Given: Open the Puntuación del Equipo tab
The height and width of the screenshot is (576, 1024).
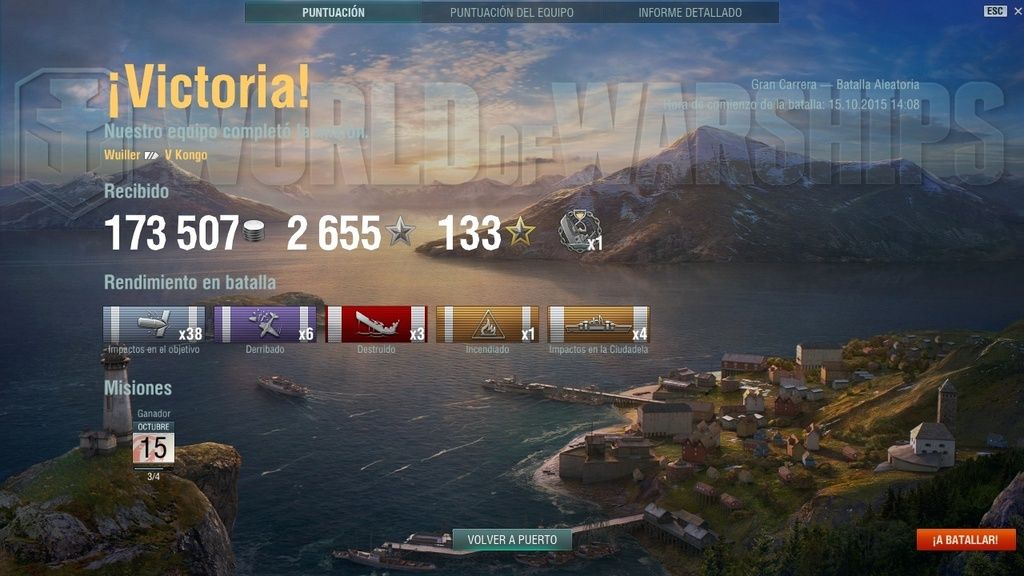Looking at the screenshot, I should pos(511,13).
